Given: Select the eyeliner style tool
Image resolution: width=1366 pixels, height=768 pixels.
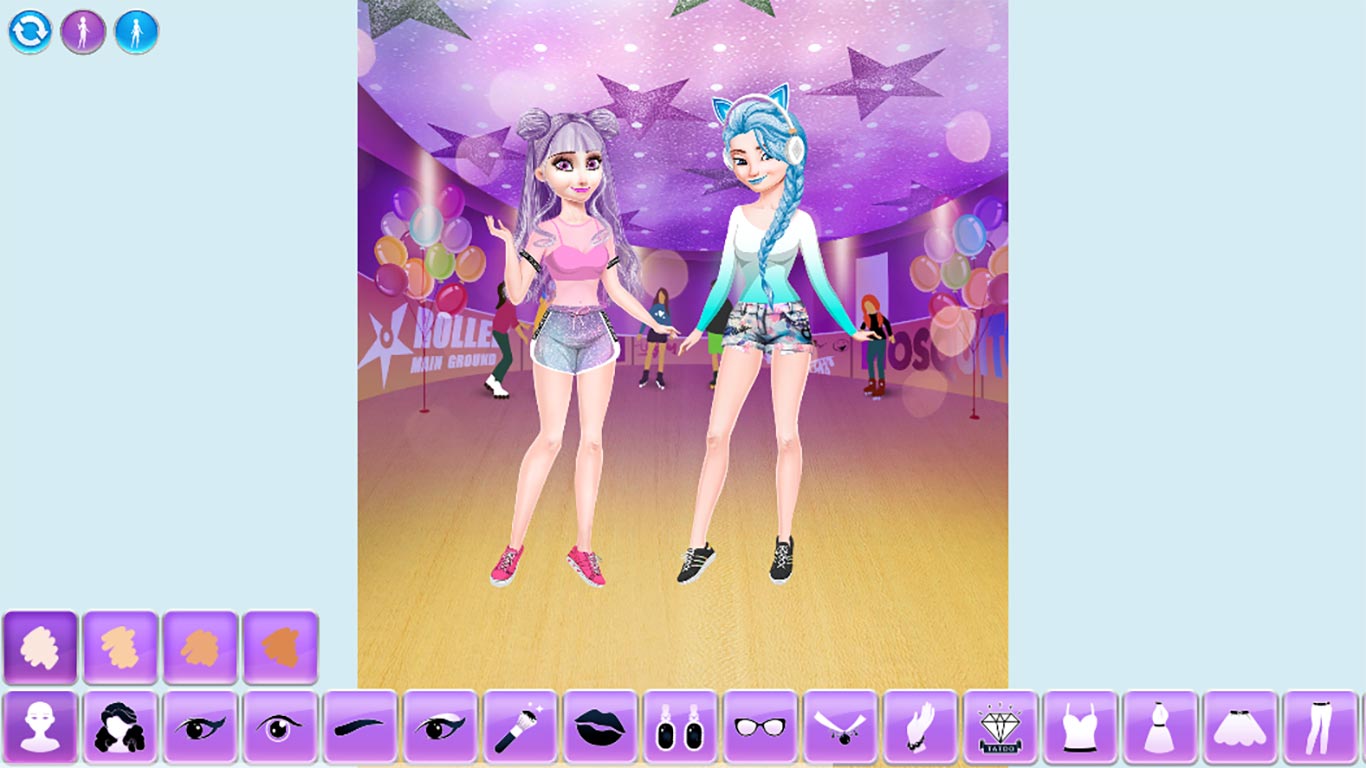Looking at the screenshot, I should point(200,730).
